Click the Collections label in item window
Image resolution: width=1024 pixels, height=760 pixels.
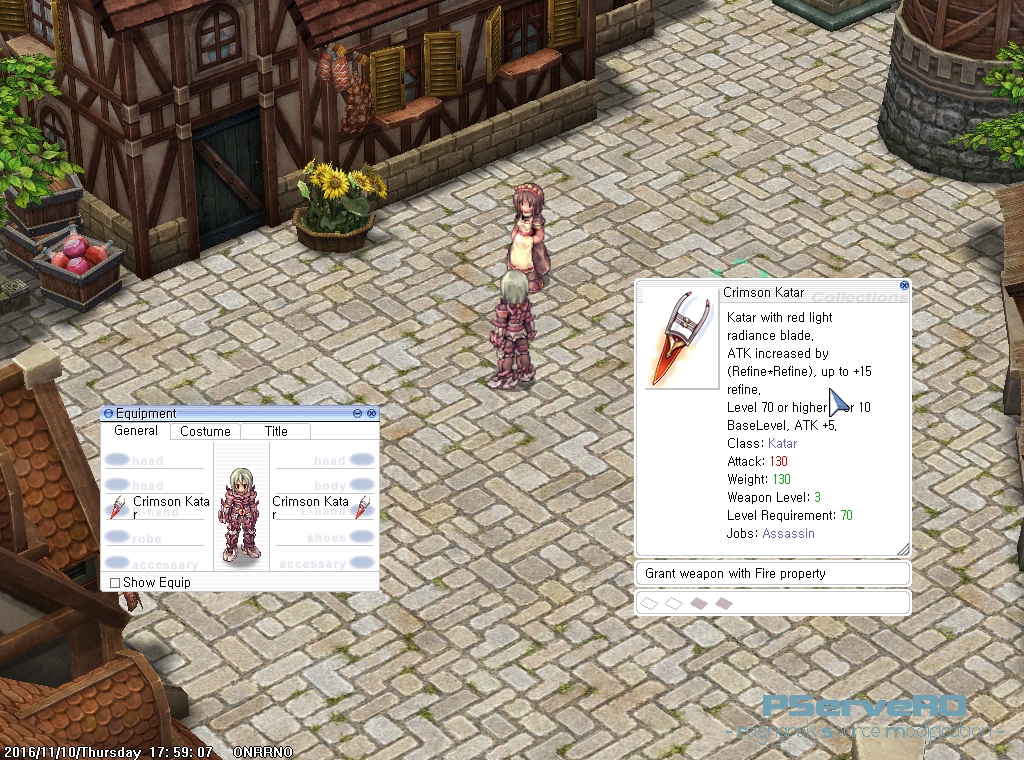858,297
